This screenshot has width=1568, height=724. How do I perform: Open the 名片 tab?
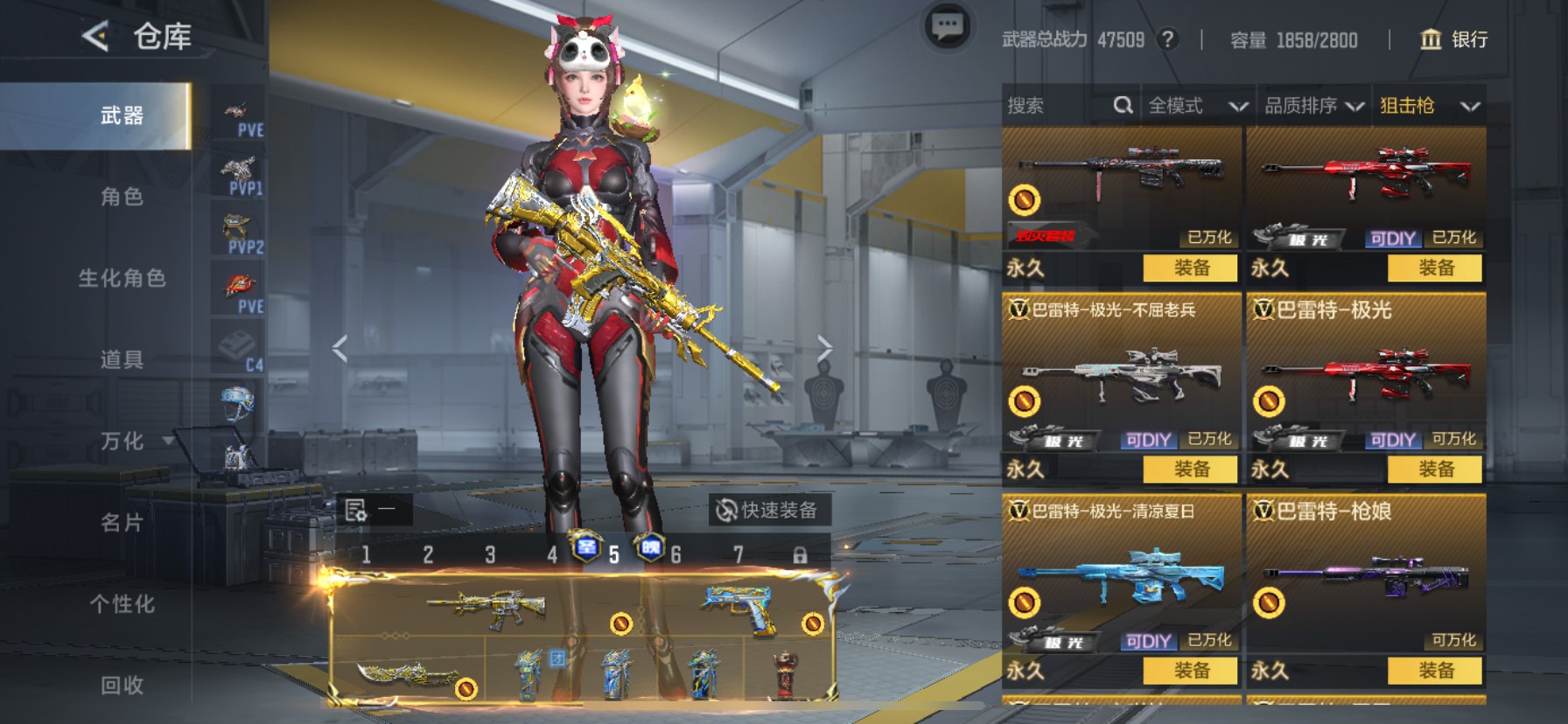122,522
